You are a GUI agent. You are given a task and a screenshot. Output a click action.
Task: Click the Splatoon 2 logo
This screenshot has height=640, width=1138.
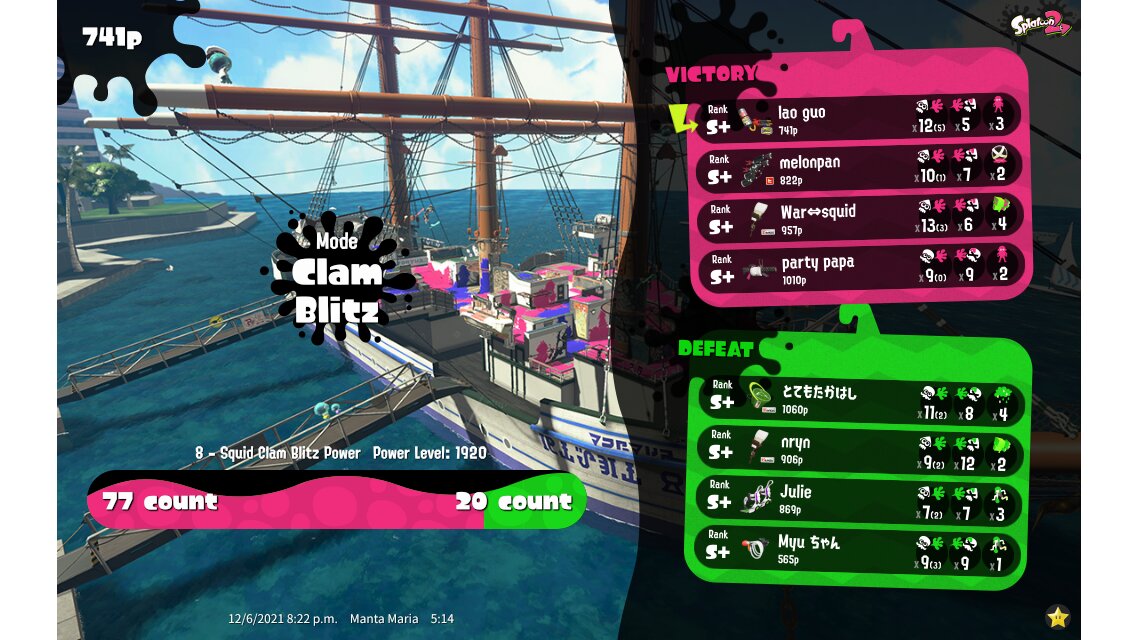tap(1040, 23)
